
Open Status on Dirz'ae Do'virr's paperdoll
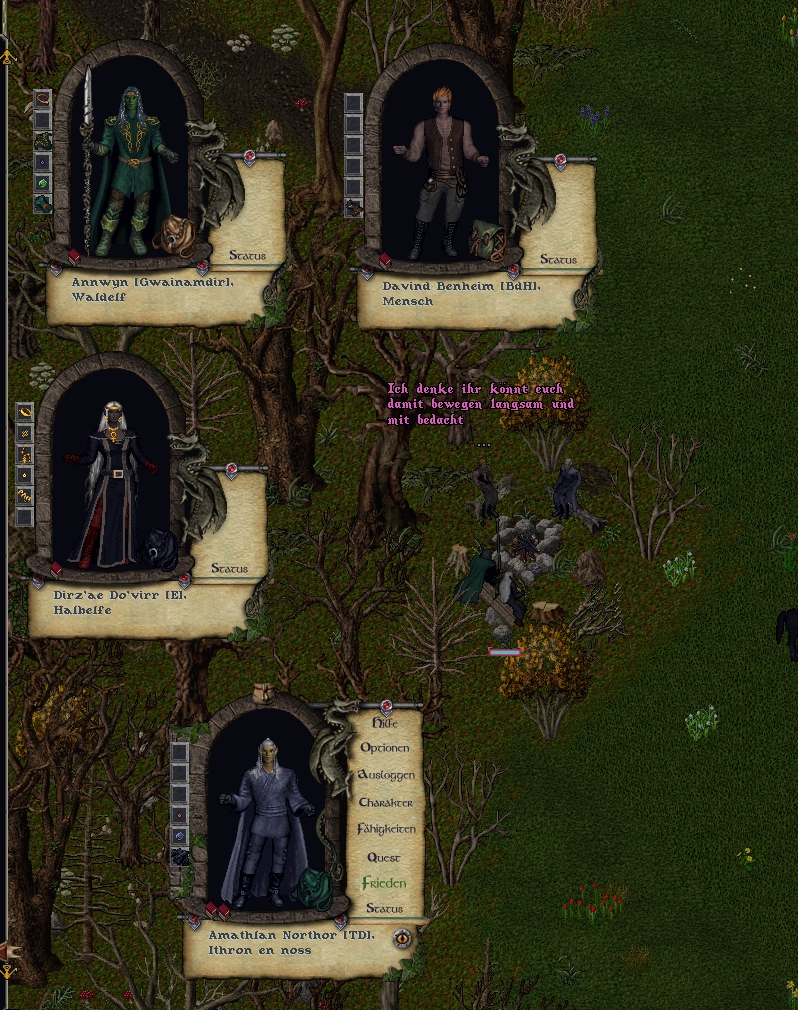[x=229, y=569]
